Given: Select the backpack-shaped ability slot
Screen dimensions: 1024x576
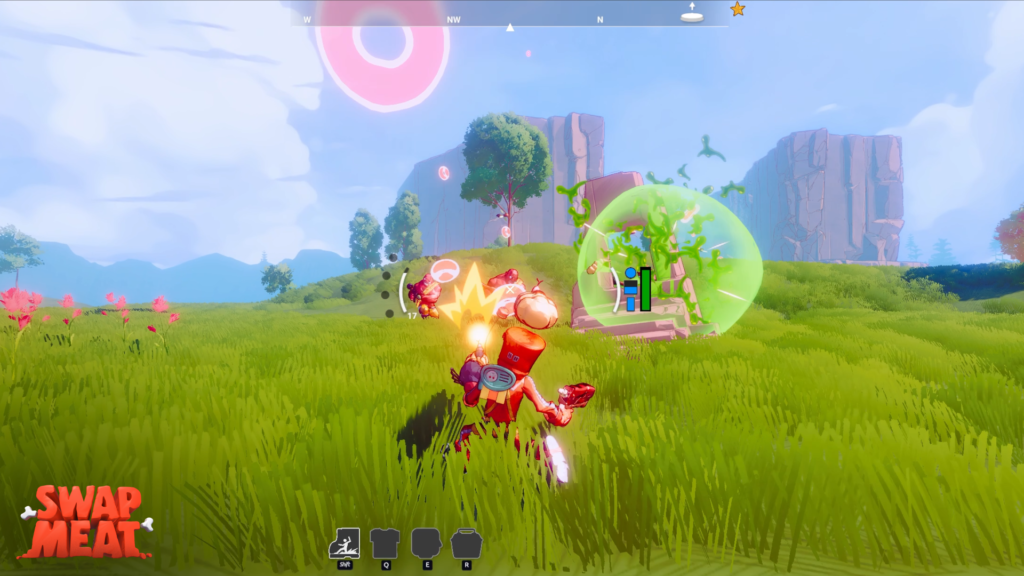Looking at the screenshot, I should pos(466,543).
